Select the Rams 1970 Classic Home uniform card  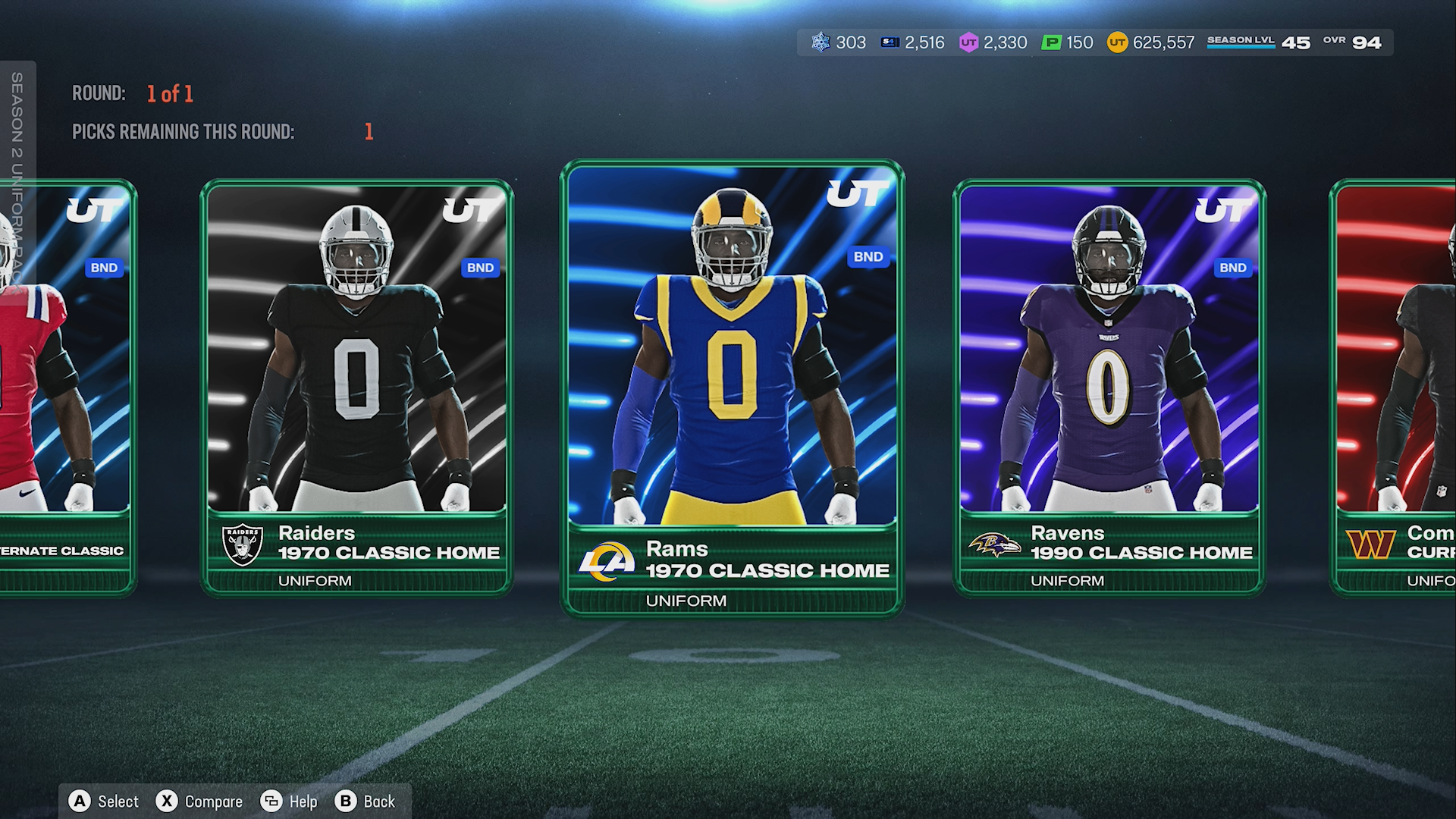732,387
